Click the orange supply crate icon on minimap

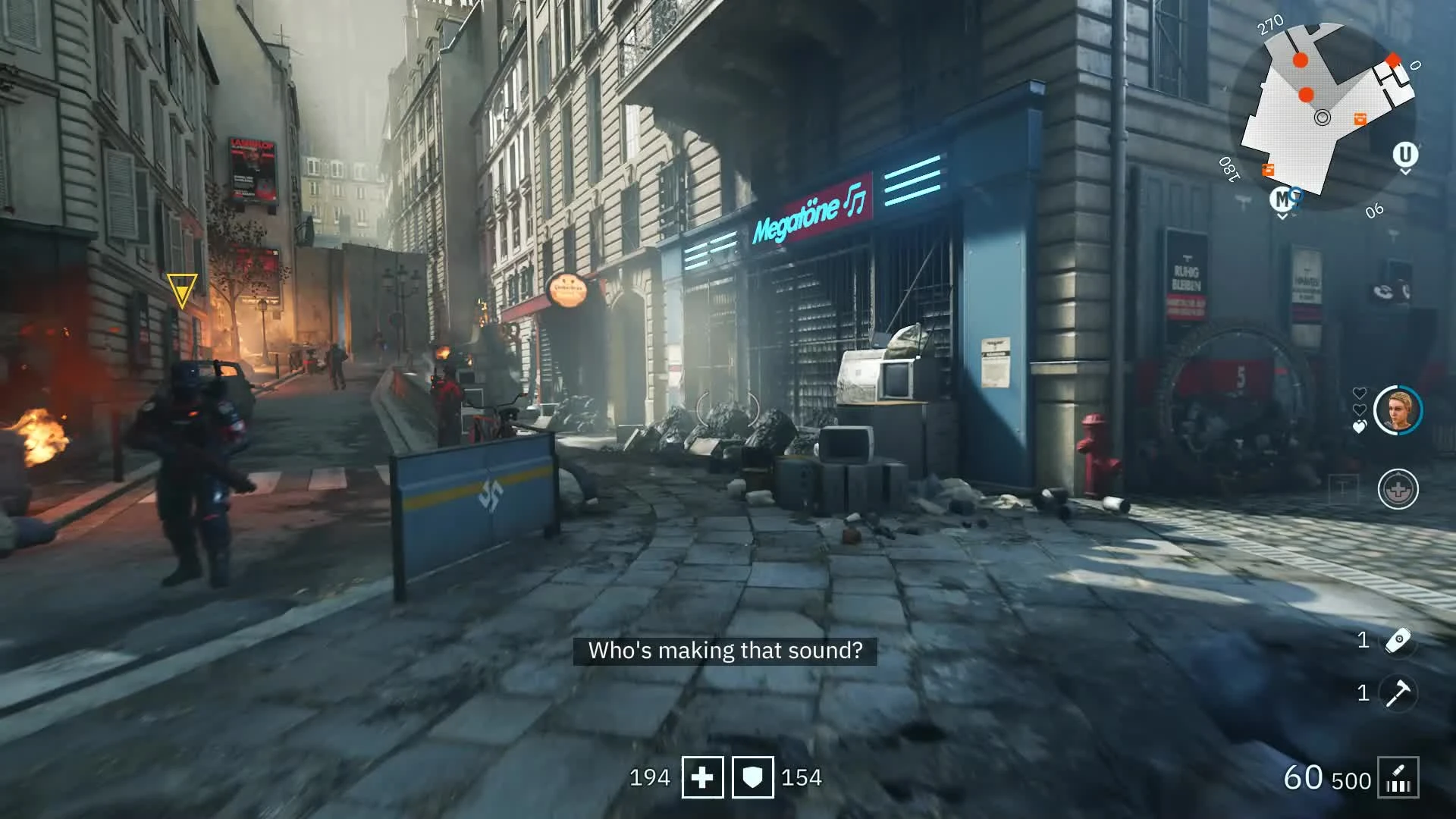(1359, 119)
